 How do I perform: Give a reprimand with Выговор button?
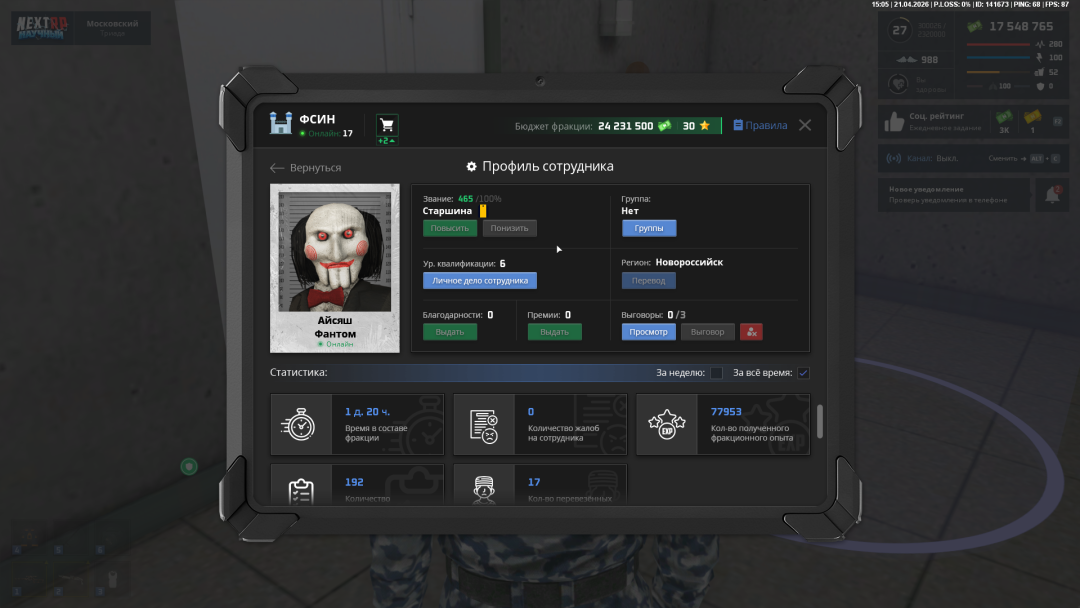pos(708,332)
